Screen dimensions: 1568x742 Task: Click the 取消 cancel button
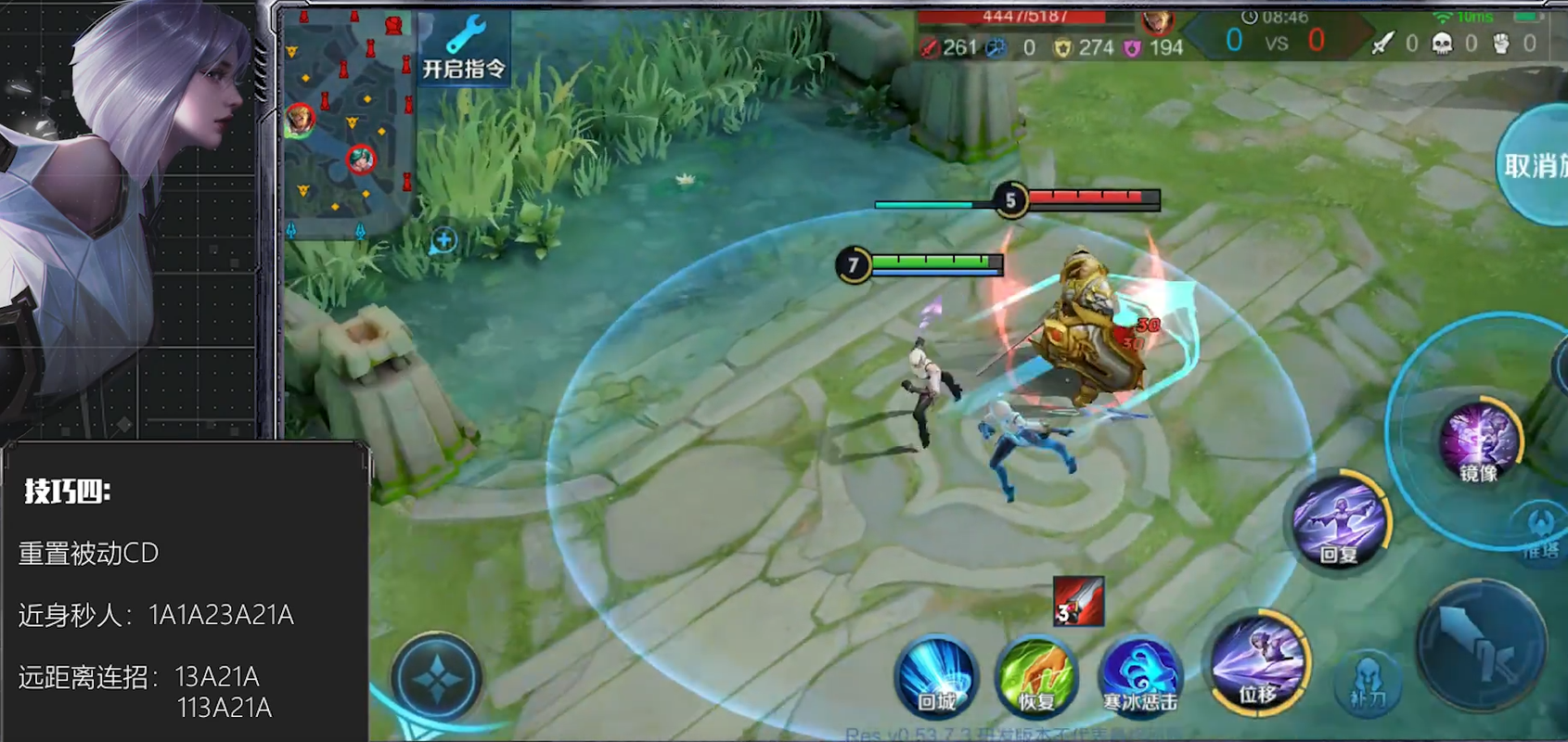pyautogui.click(x=1534, y=167)
